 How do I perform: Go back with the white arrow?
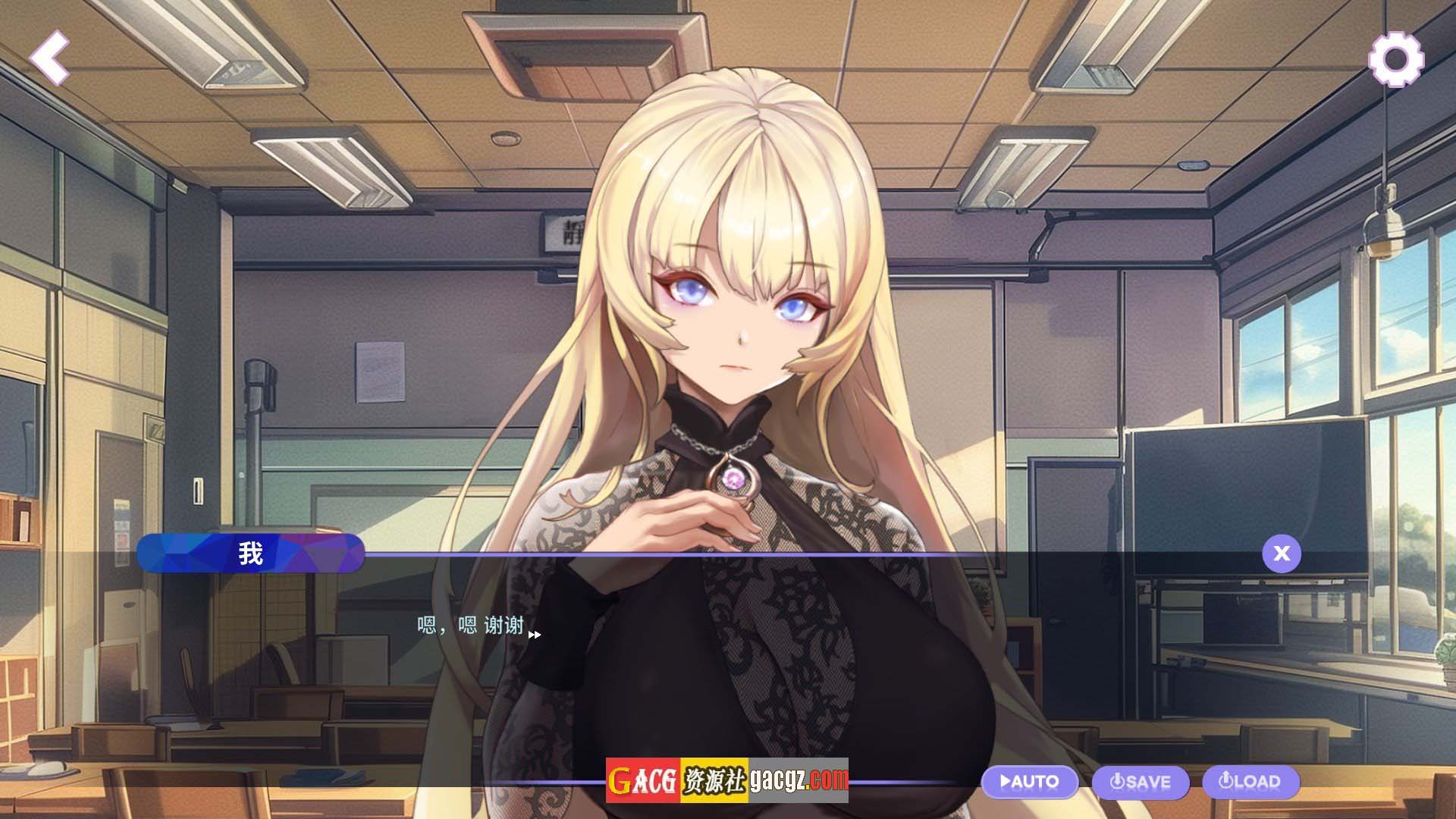click(x=50, y=58)
